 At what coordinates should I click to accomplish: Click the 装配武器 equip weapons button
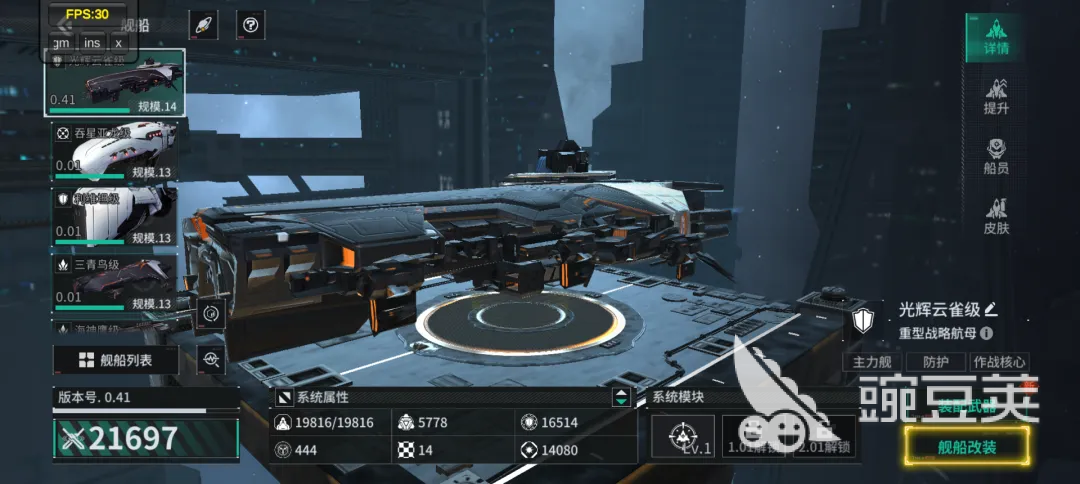[x=966, y=408]
